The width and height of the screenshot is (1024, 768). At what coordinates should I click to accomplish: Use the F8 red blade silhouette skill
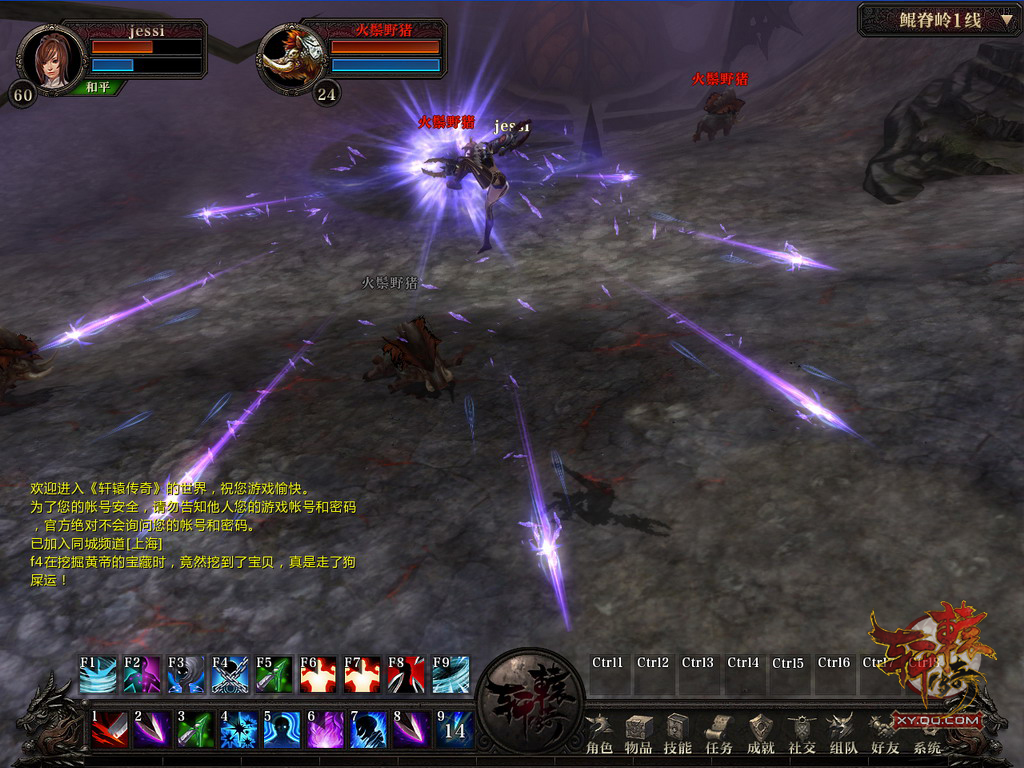coord(405,675)
